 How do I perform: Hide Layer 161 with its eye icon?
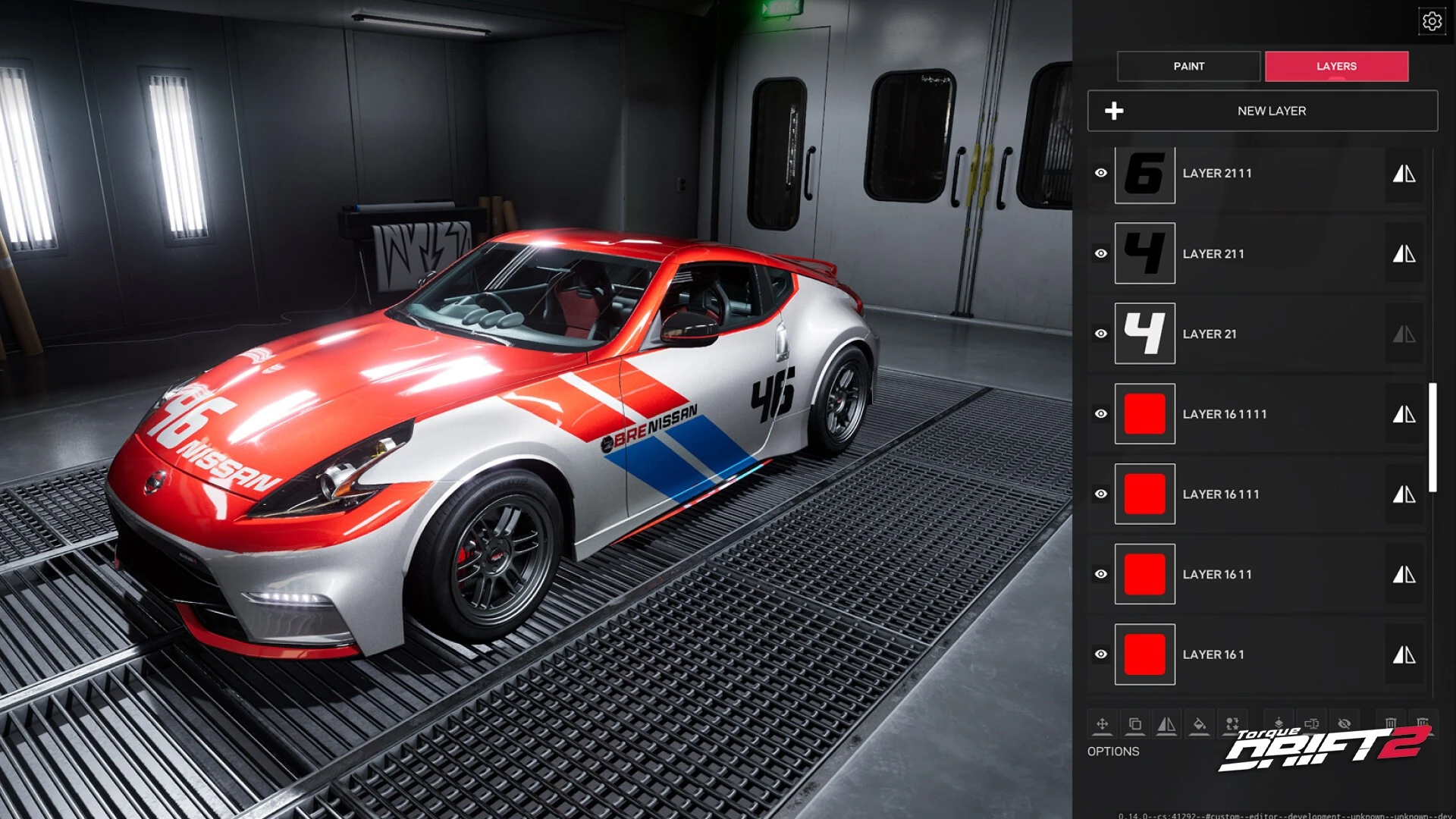(1101, 654)
